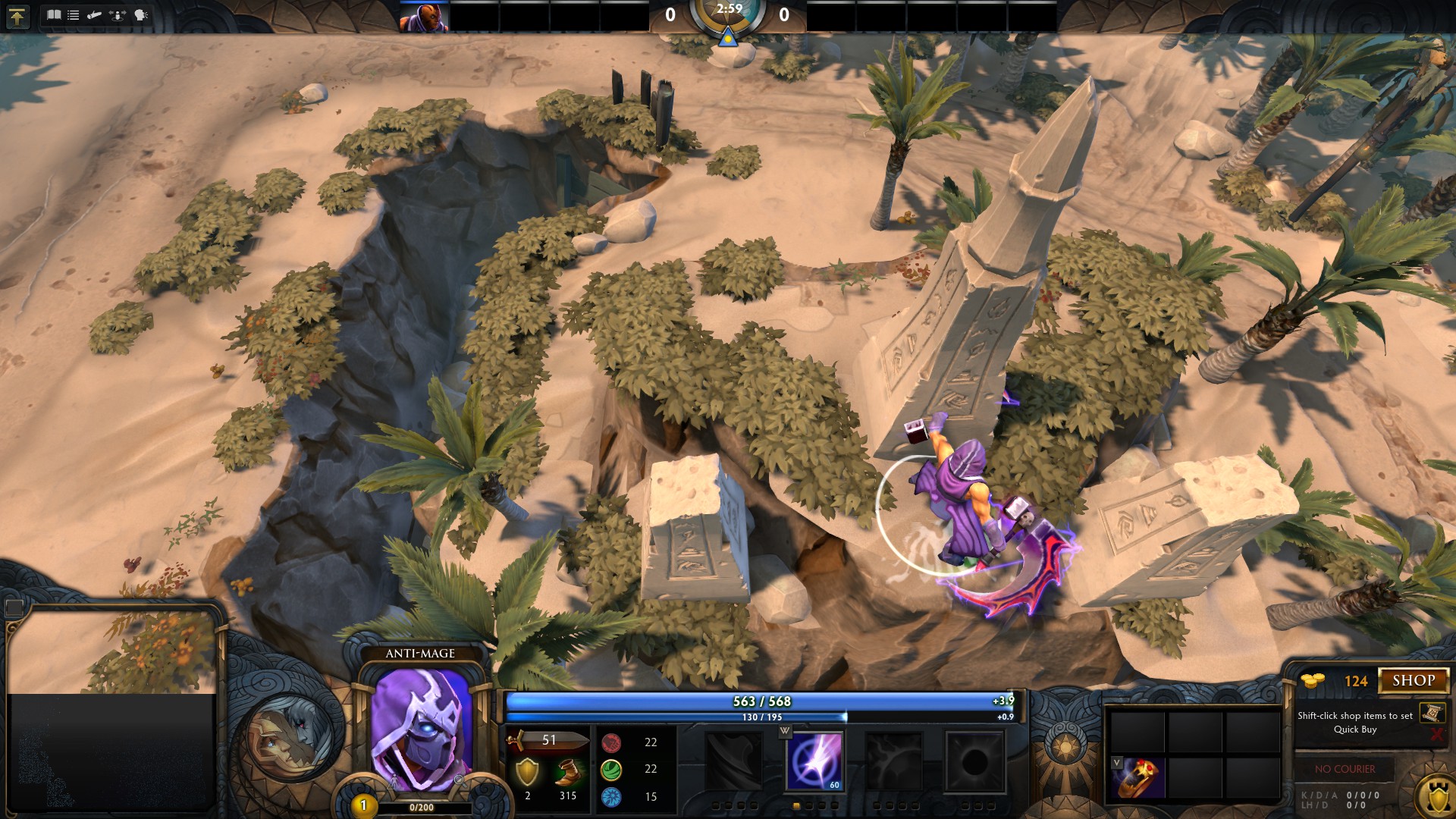The width and height of the screenshot is (1456, 819).
Task: Activate the Blink ability
Action: coord(814,761)
